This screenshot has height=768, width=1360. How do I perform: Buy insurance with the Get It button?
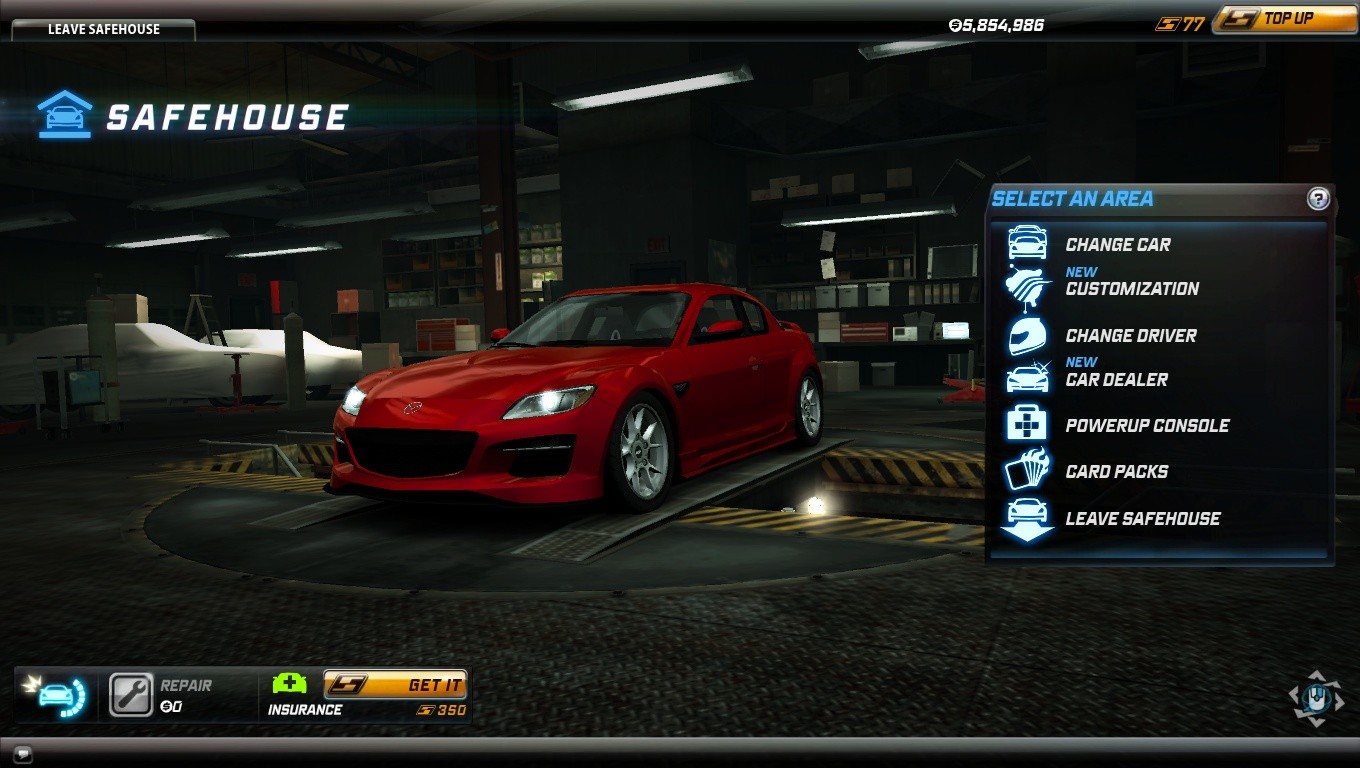(395, 685)
